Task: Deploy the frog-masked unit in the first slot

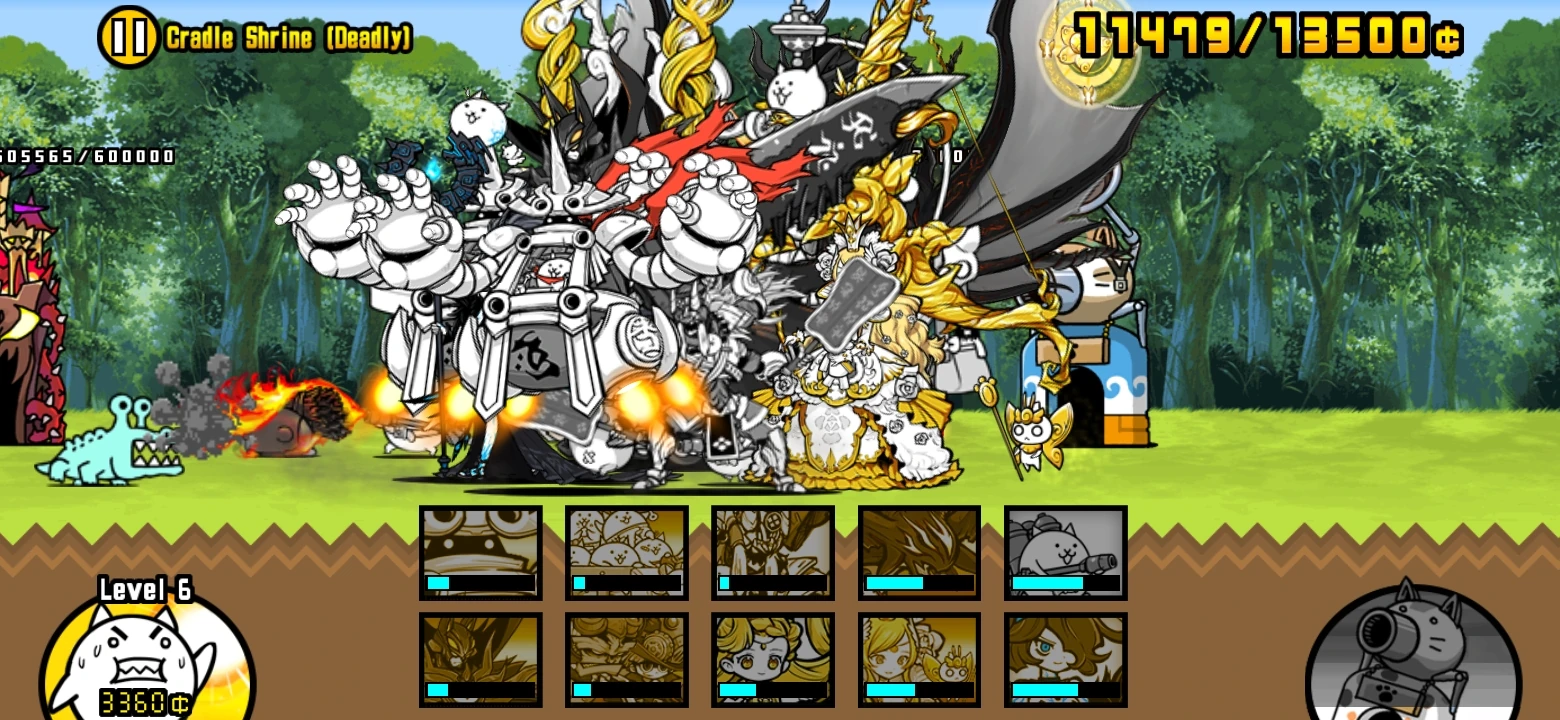Action: 480,548
